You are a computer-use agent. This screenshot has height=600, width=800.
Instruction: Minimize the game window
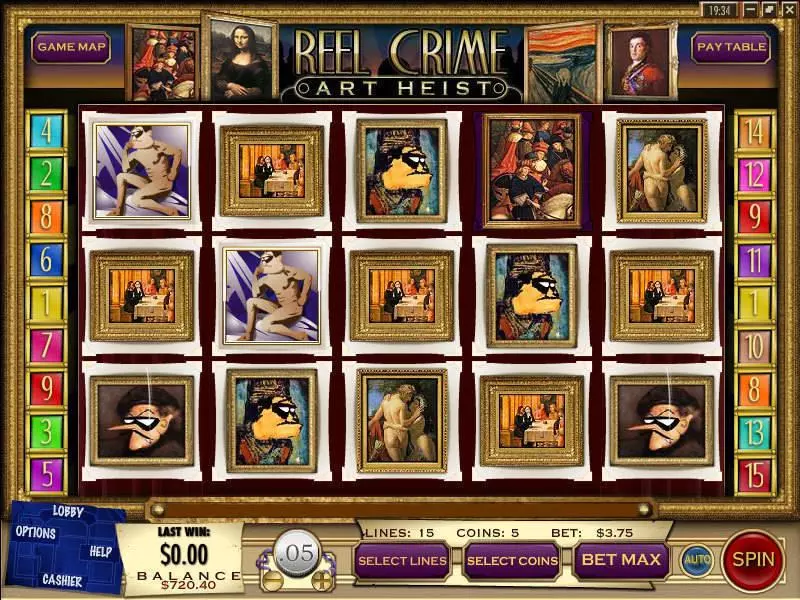752,9
